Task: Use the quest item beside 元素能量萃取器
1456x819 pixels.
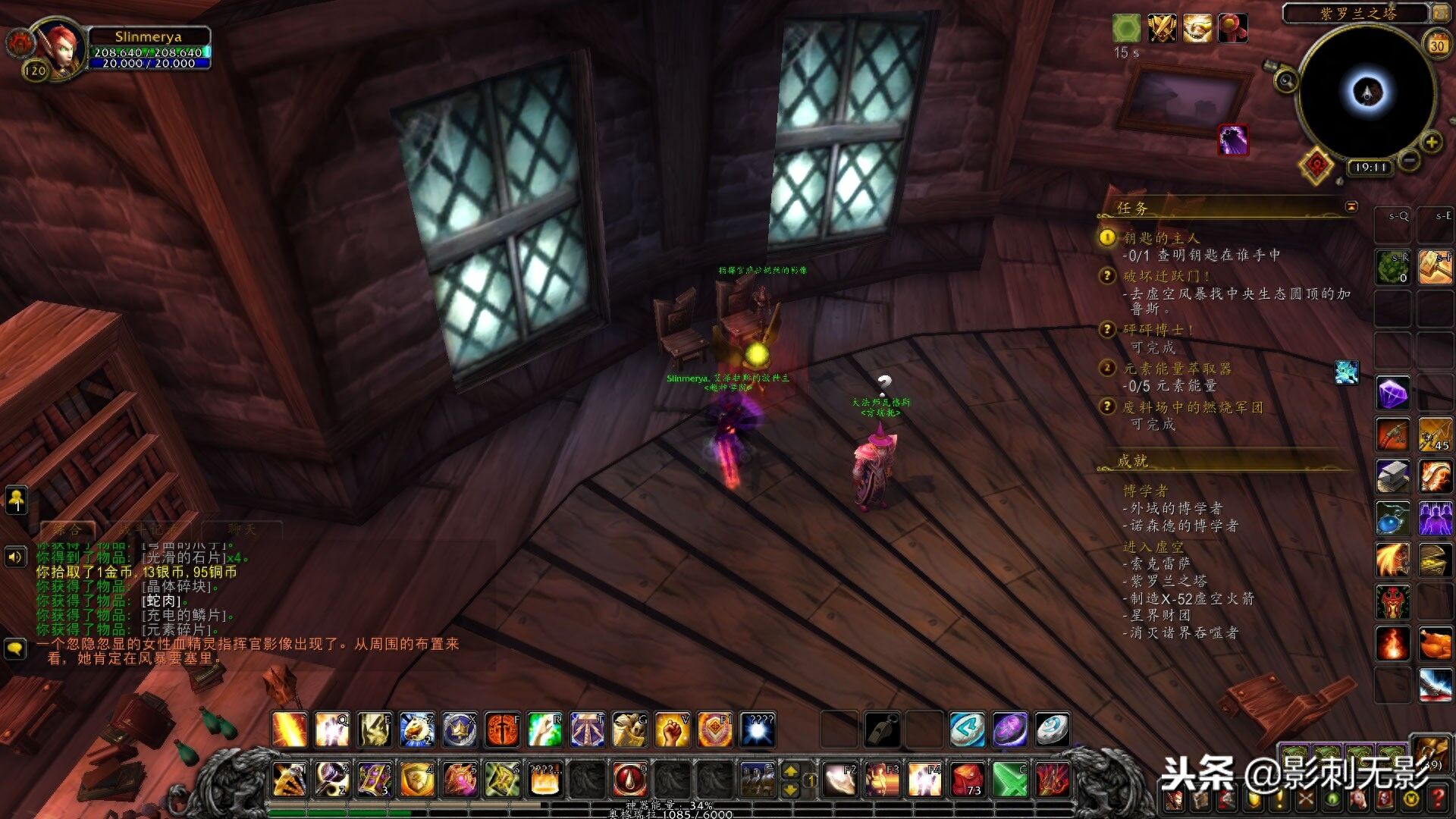Action: click(1347, 372)
